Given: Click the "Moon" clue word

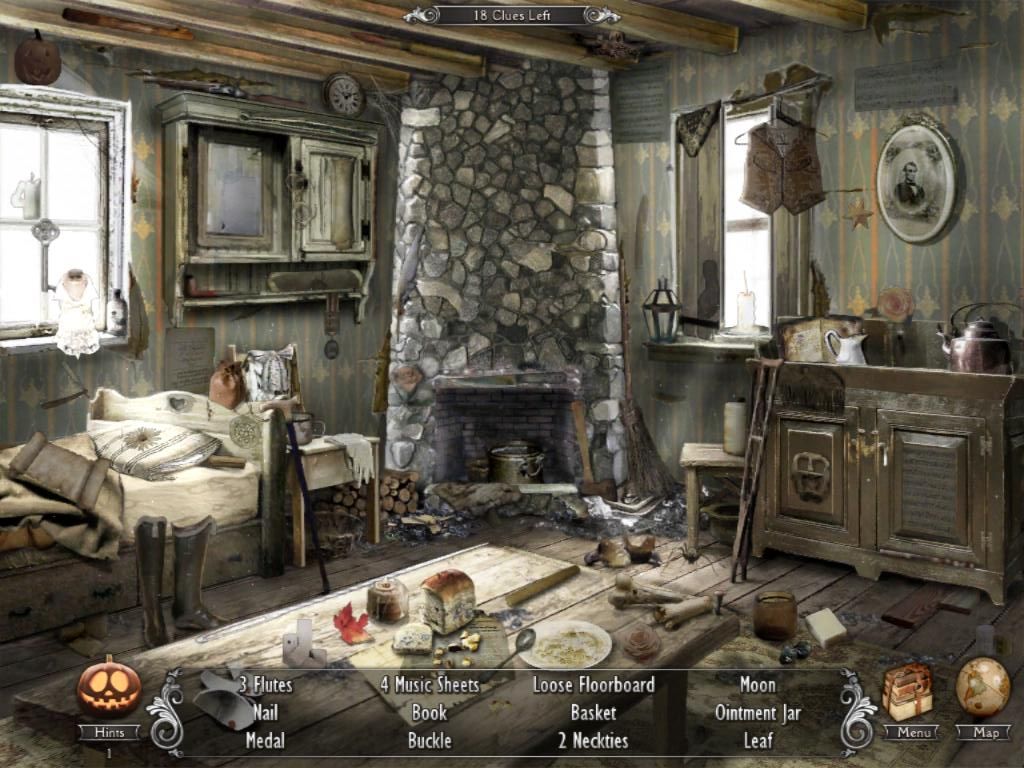Looking at the screenshot, I should pos(758,685).
